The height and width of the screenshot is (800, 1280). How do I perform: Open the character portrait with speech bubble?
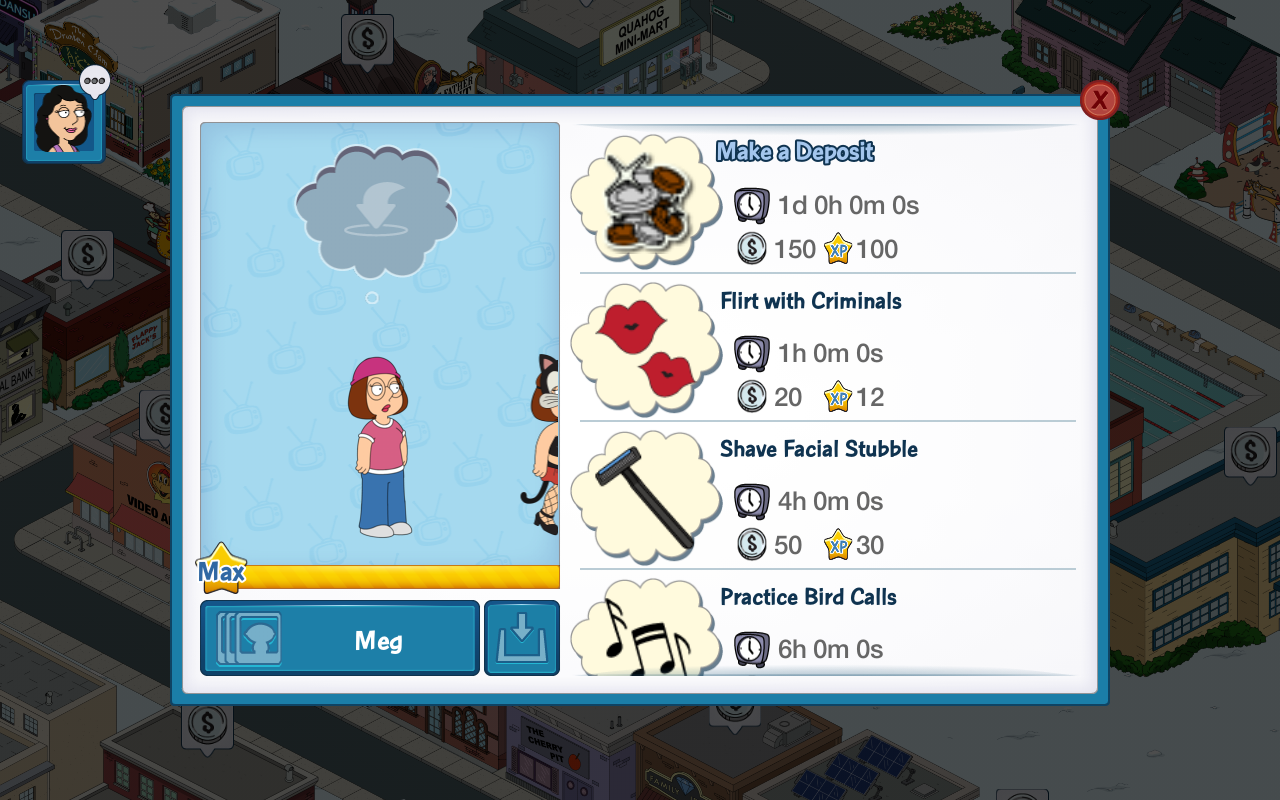pyautogui.click(x=64, y=122)
